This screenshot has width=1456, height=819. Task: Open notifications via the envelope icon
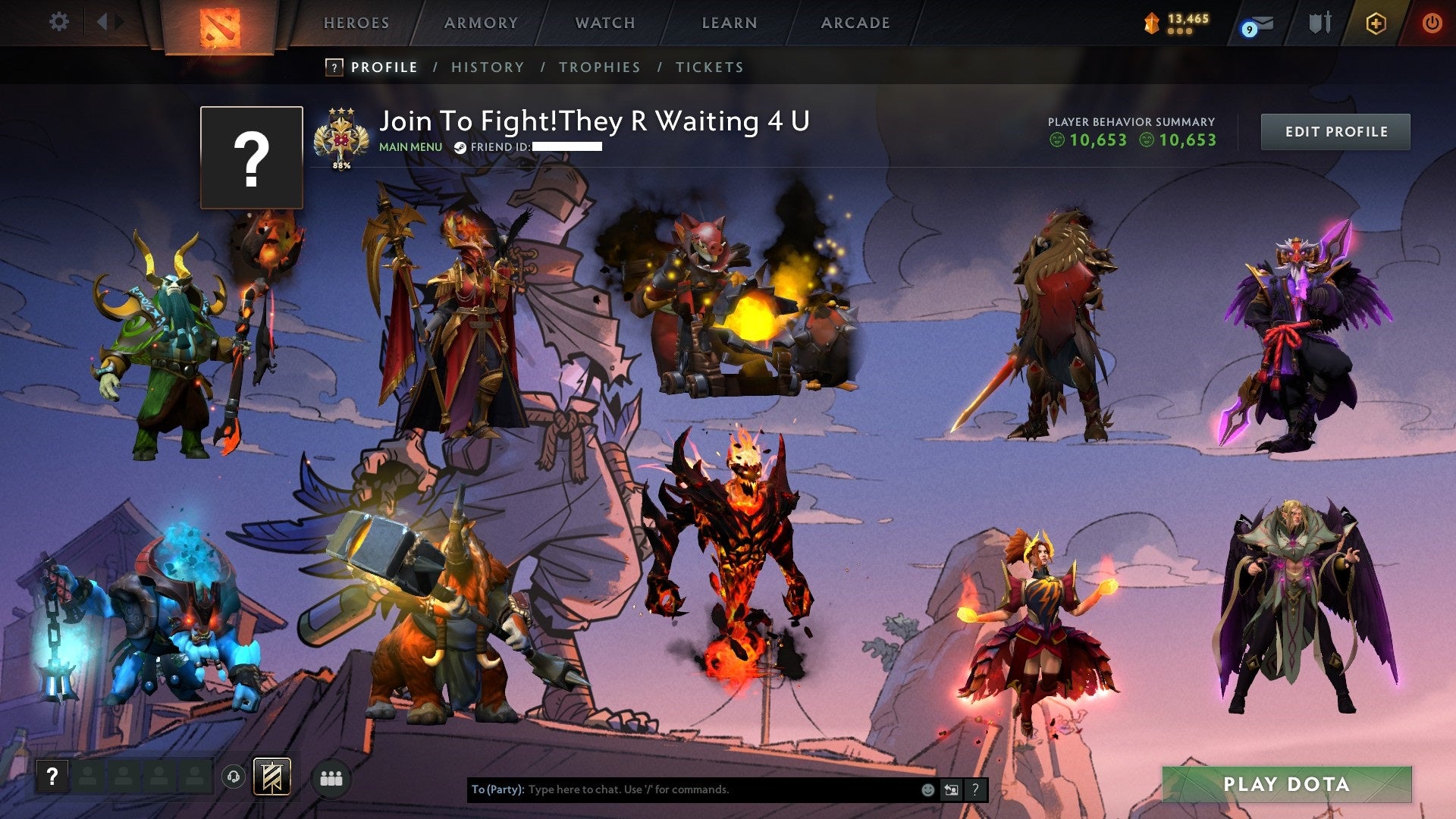(x=1263, y=23)
